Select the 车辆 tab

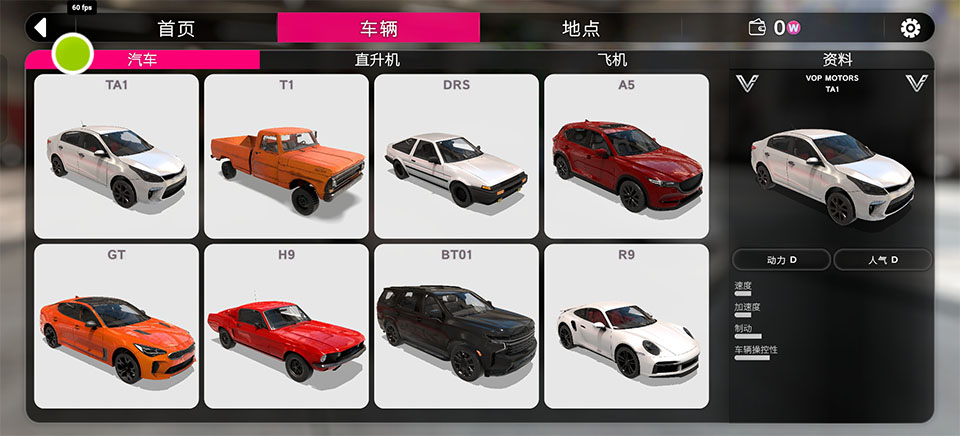(378, 28)
